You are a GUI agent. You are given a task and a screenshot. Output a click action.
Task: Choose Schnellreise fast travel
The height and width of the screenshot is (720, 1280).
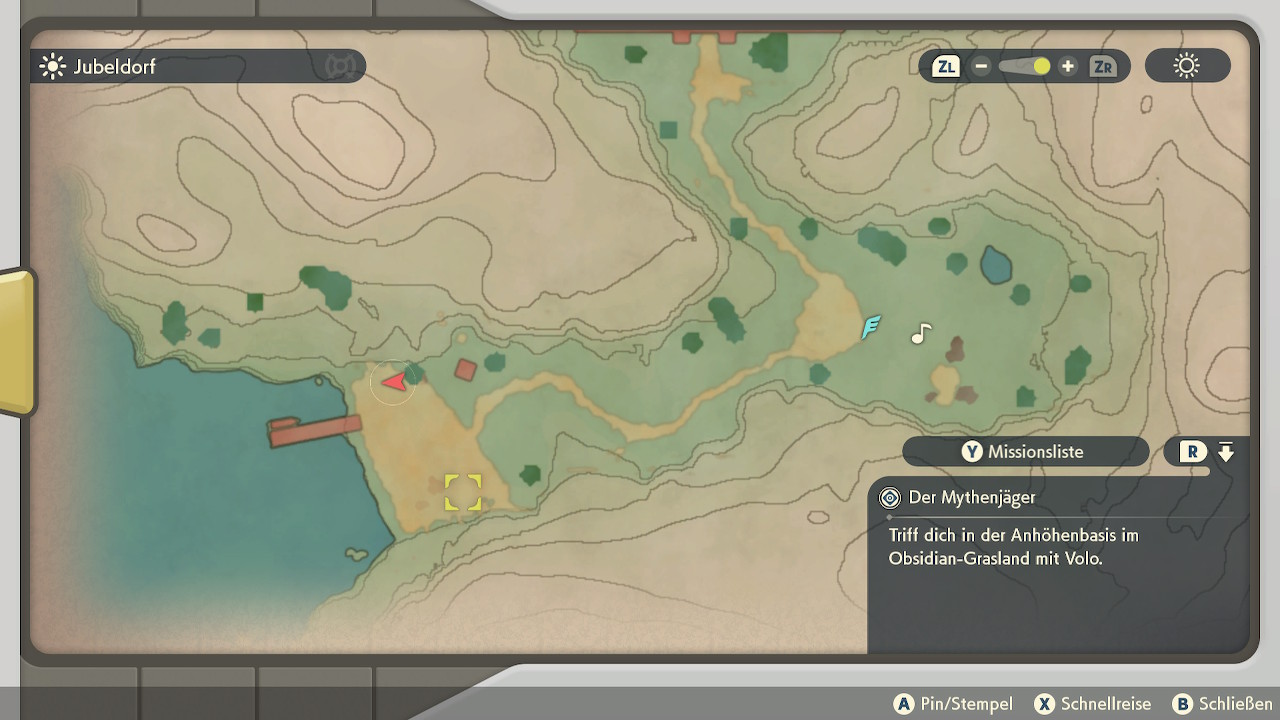click(1093, 704)
